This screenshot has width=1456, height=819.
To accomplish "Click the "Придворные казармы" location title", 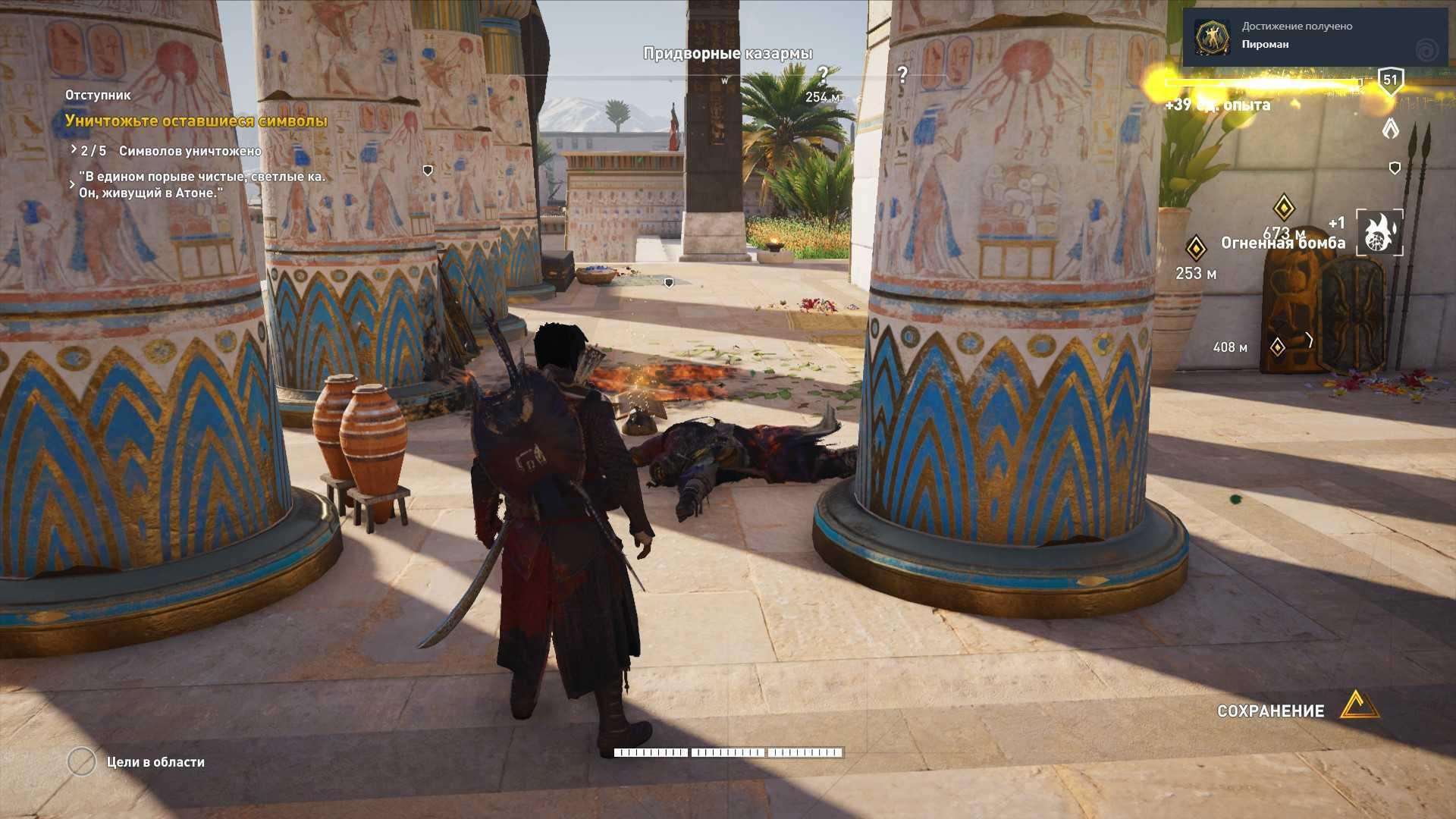I will point(727,53).
